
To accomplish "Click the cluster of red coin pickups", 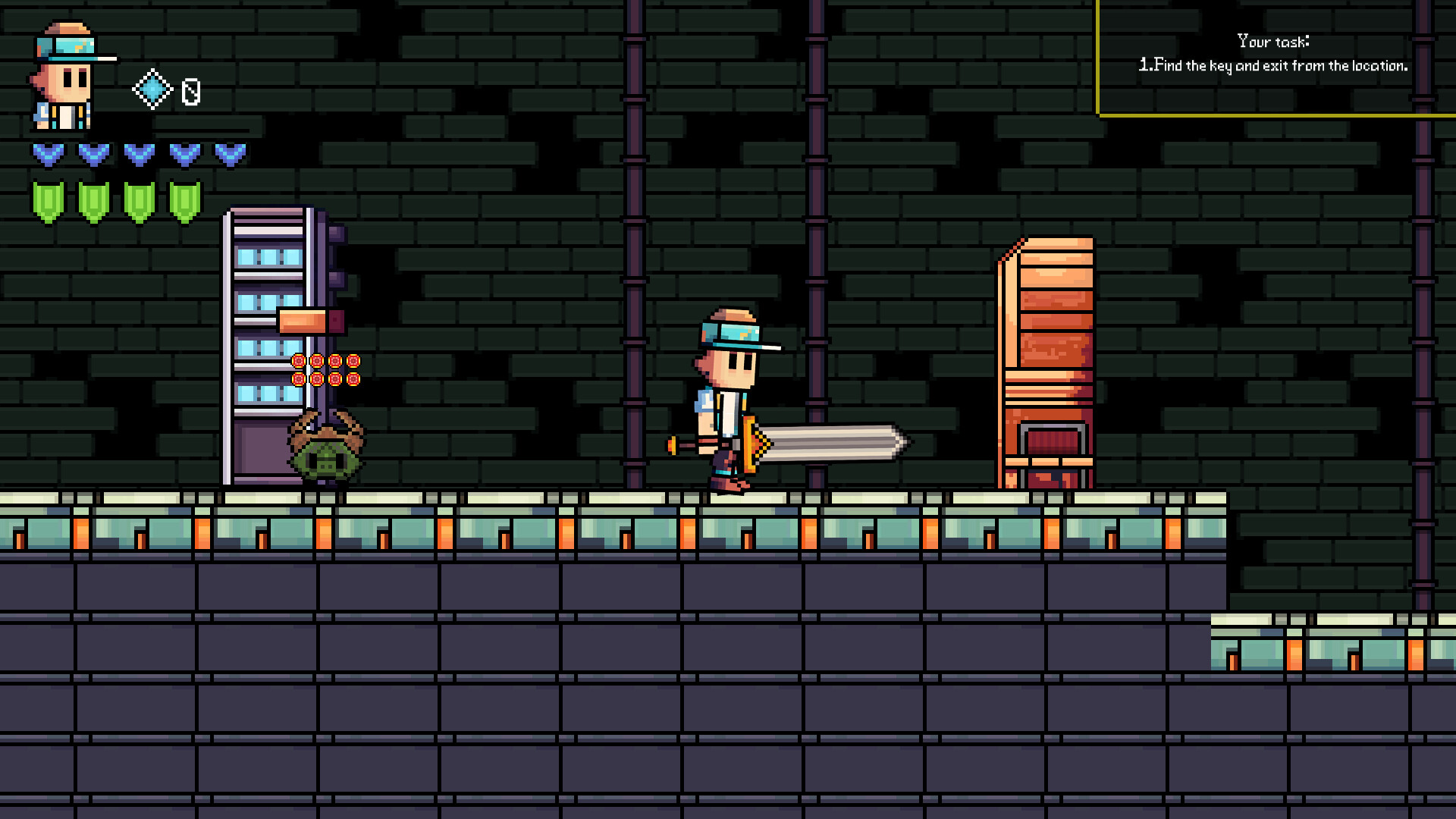I will pyautogui.click(x=325, y=372).
